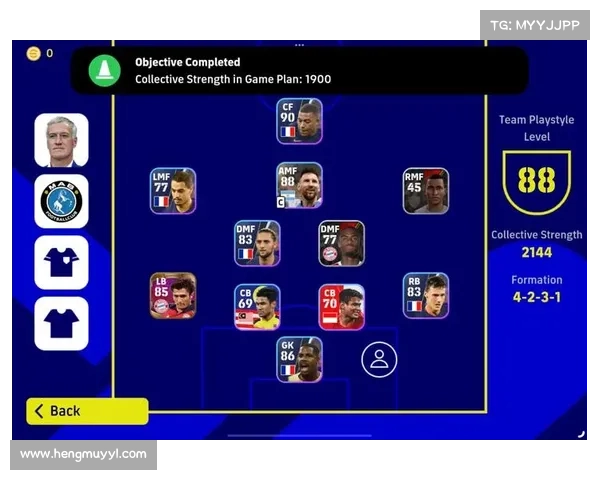Select the DMF 77 player card
The image size is (600, 480).
(341, 243)
